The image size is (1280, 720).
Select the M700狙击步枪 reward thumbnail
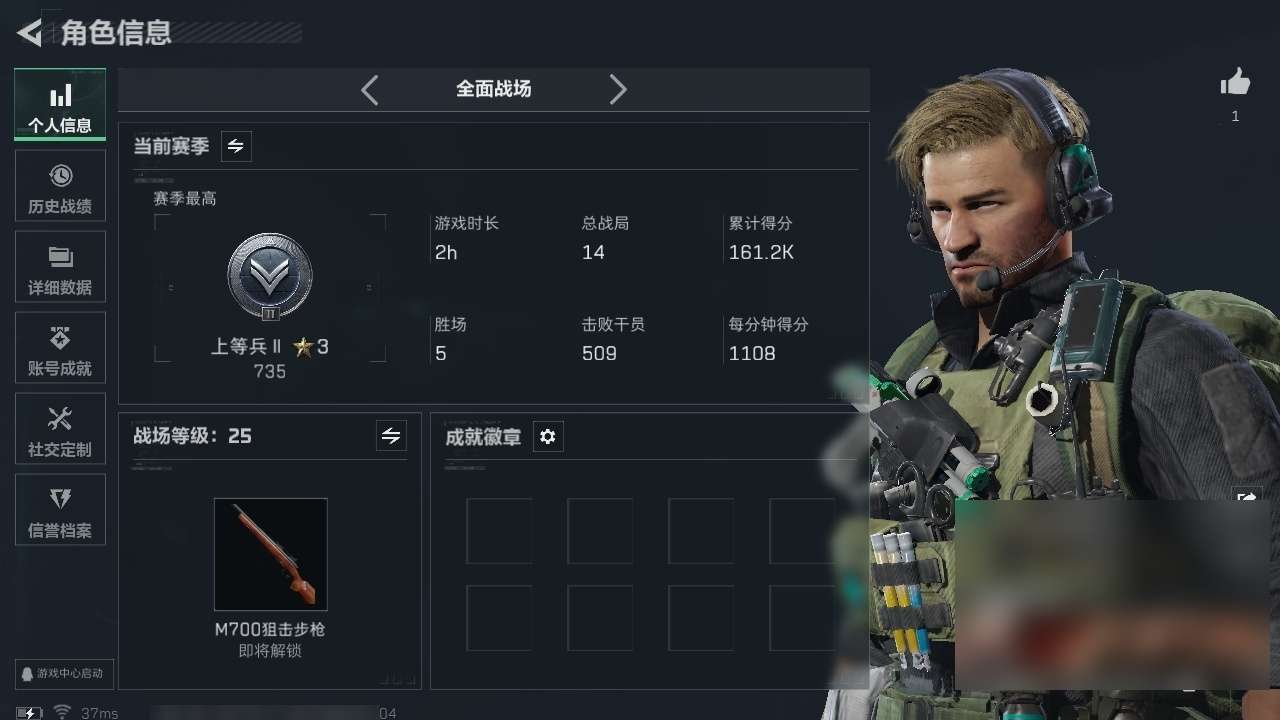click(270, 555)
